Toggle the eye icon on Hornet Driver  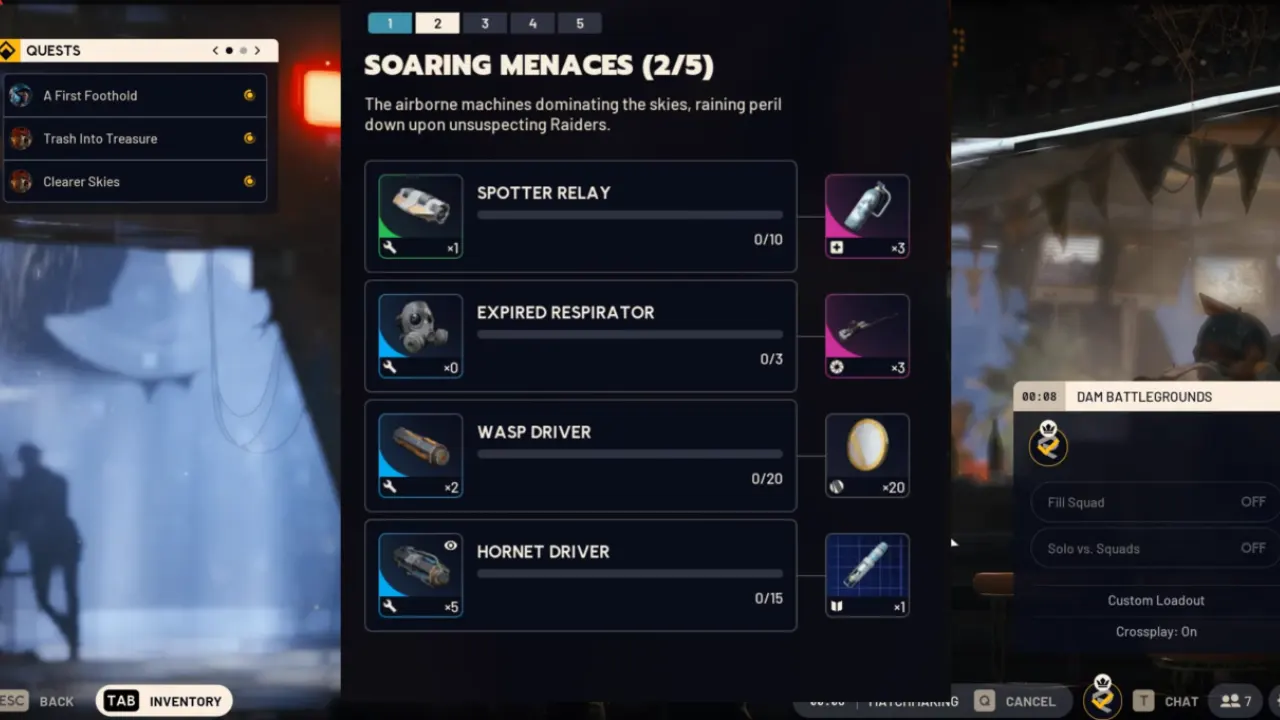click(x=450, y=545)
